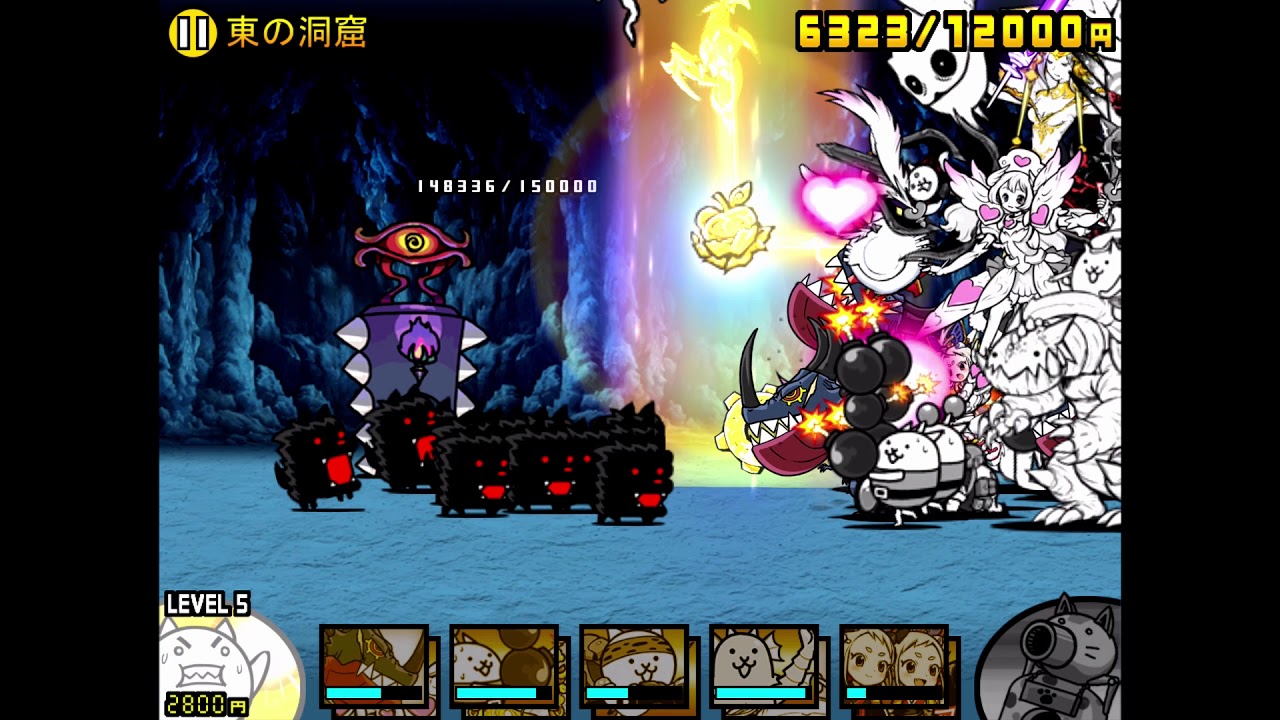Select the cat with black bombs card

(504, 665)
